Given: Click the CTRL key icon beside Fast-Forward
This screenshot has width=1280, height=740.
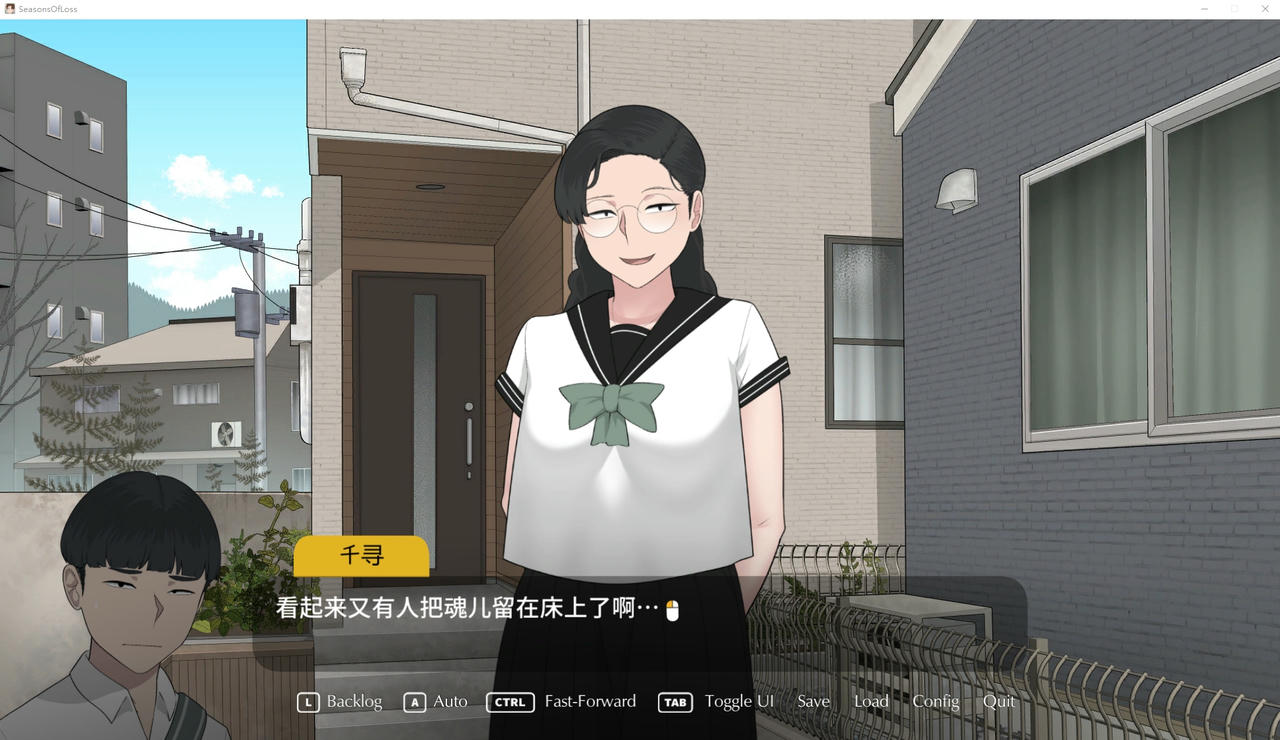Looking at the screenshot, I should 510,702.
